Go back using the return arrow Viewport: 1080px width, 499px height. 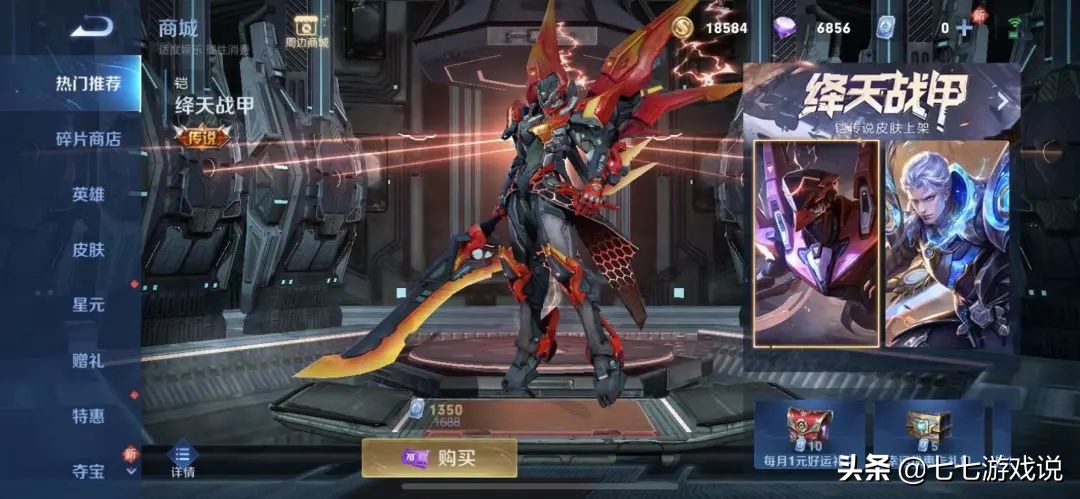coord(91,27)
